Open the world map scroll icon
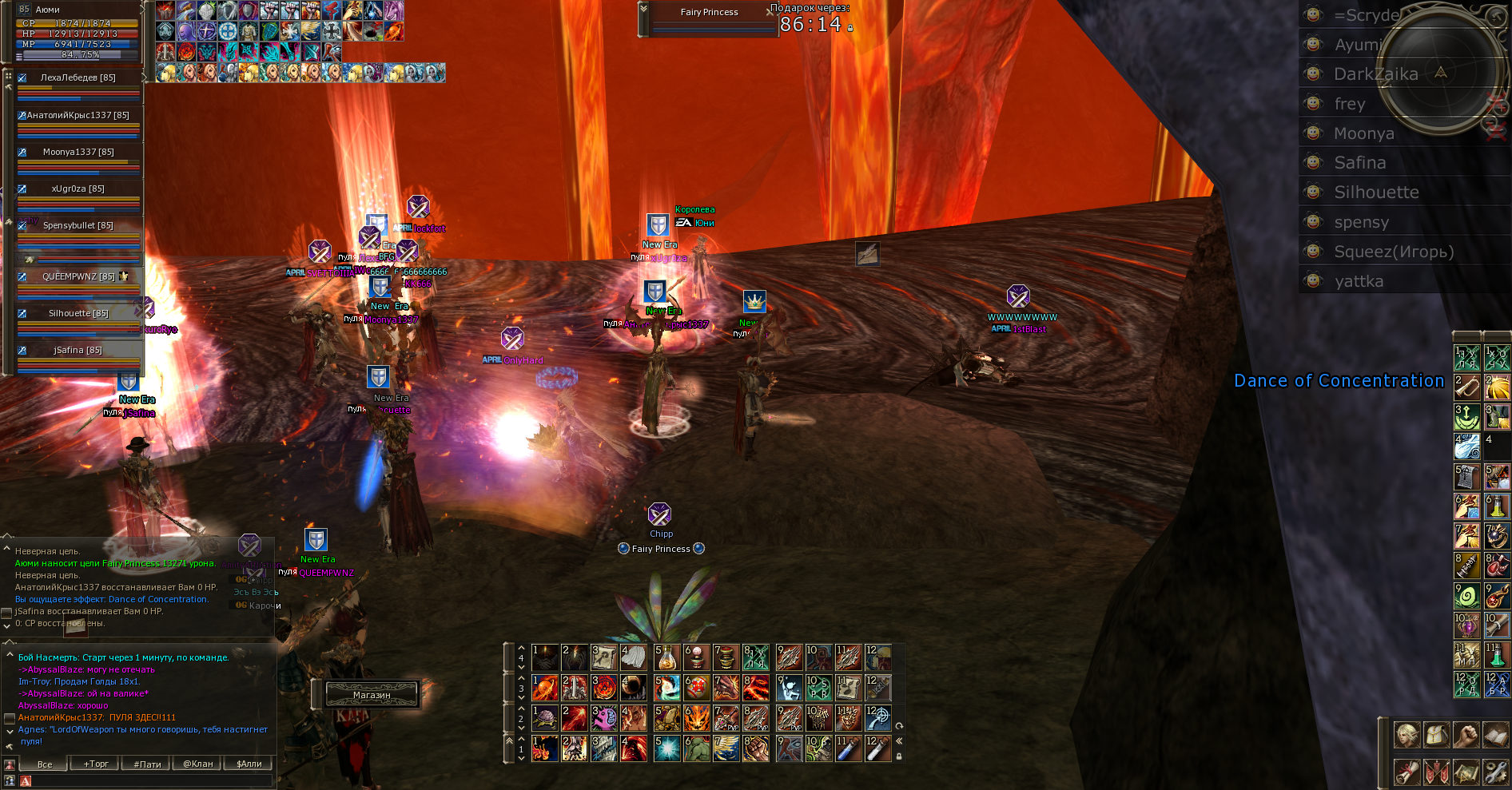Image resolution: width=1512 pixels, height=790 pixels. pos(1466,772)
